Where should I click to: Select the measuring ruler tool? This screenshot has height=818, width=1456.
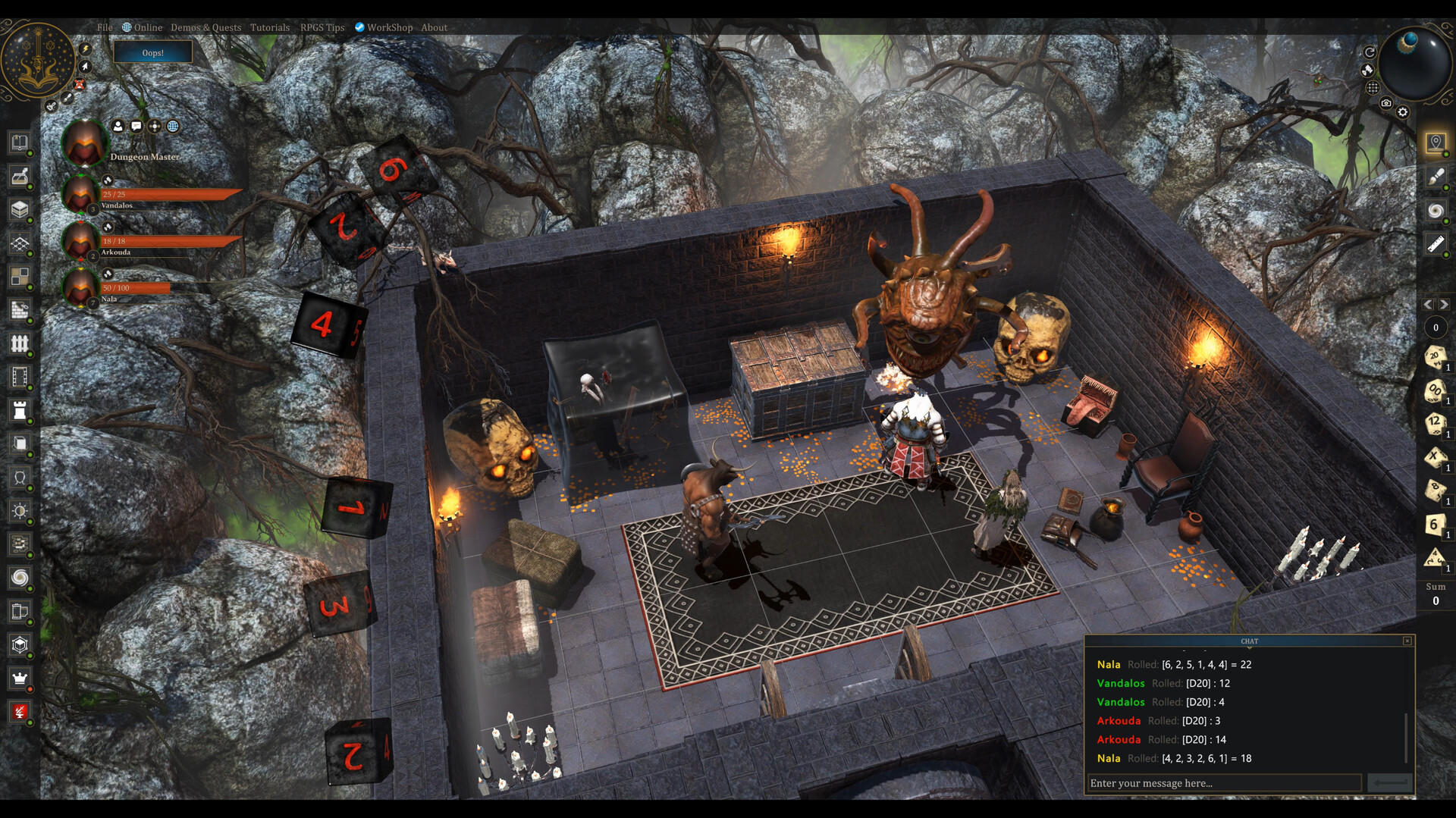tap(1436, 243)
